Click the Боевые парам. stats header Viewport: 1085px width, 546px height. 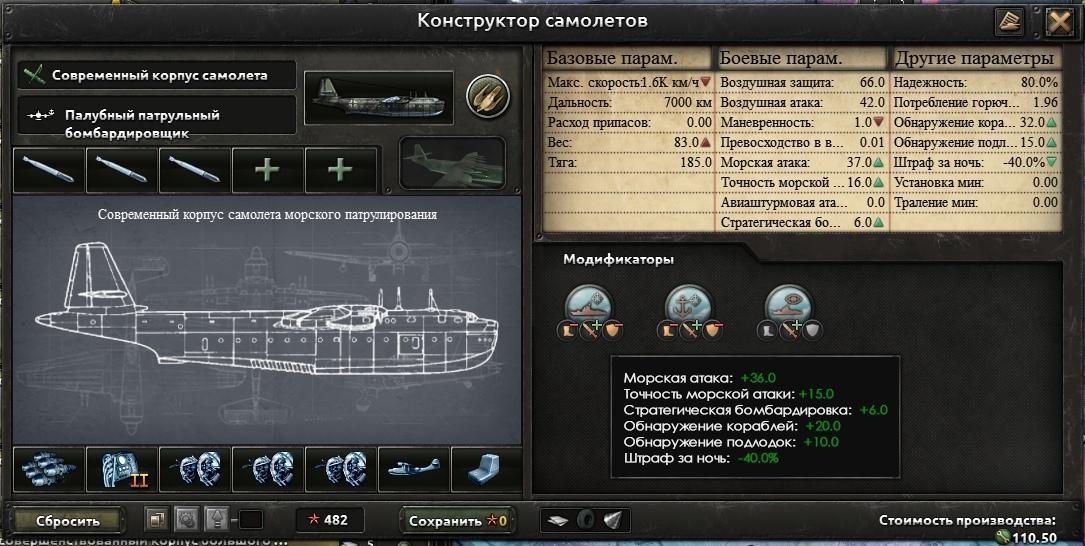[x=802, y=58]
